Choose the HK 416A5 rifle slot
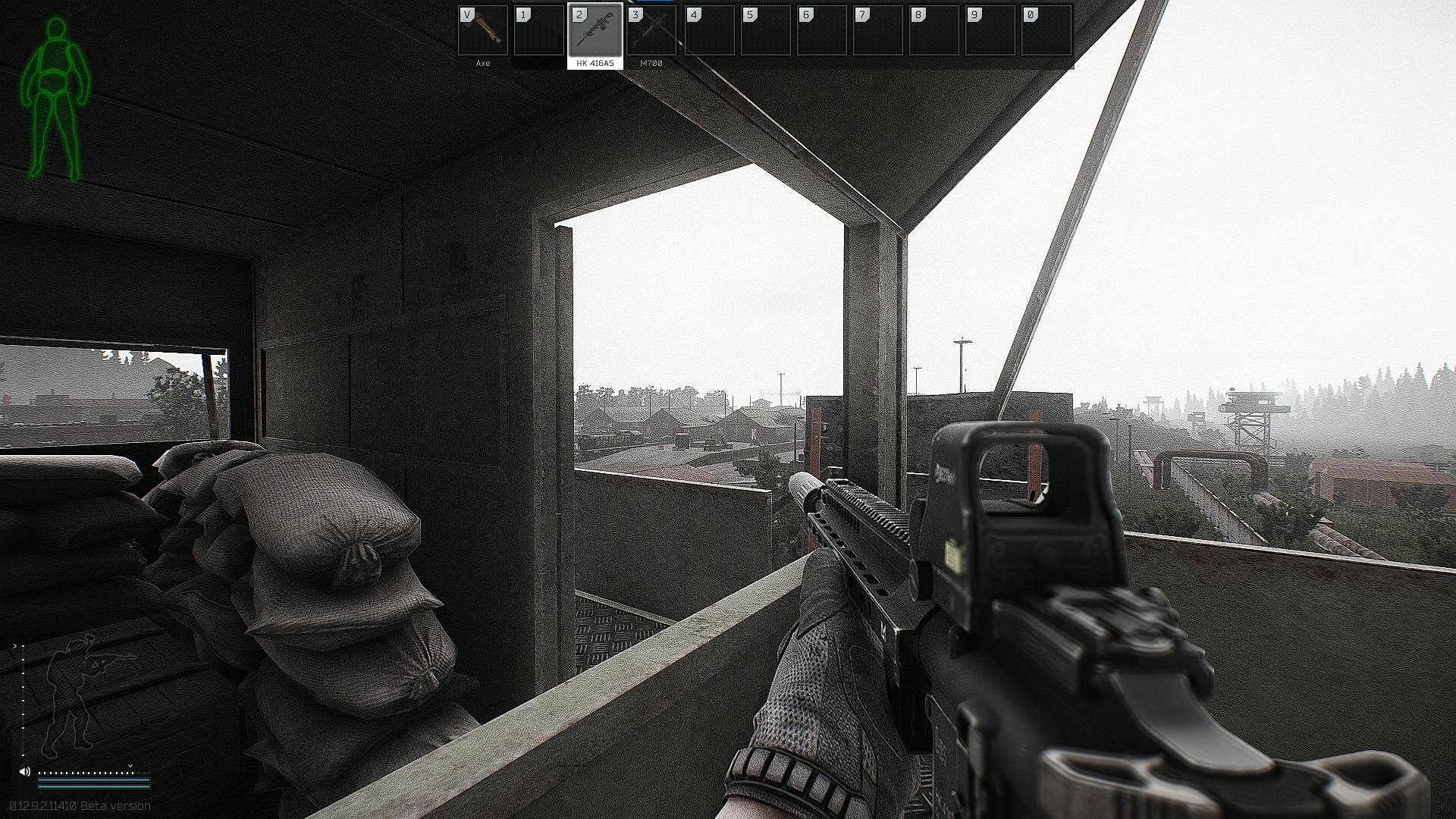The height and width of the screenshot is (819, 1456). pos(595,31)
